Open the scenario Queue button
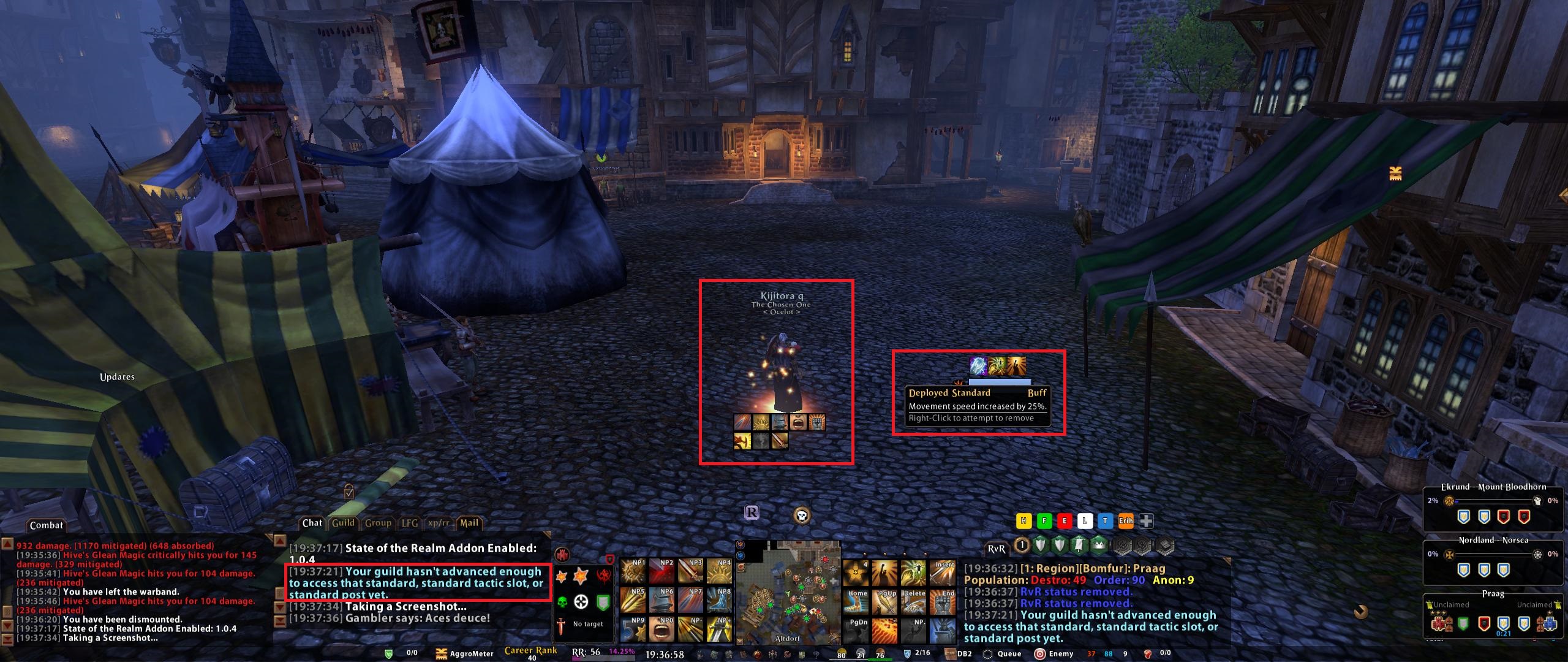Image resolution: width=1568 pixels, height=662 pixels. coord(1002,653)
